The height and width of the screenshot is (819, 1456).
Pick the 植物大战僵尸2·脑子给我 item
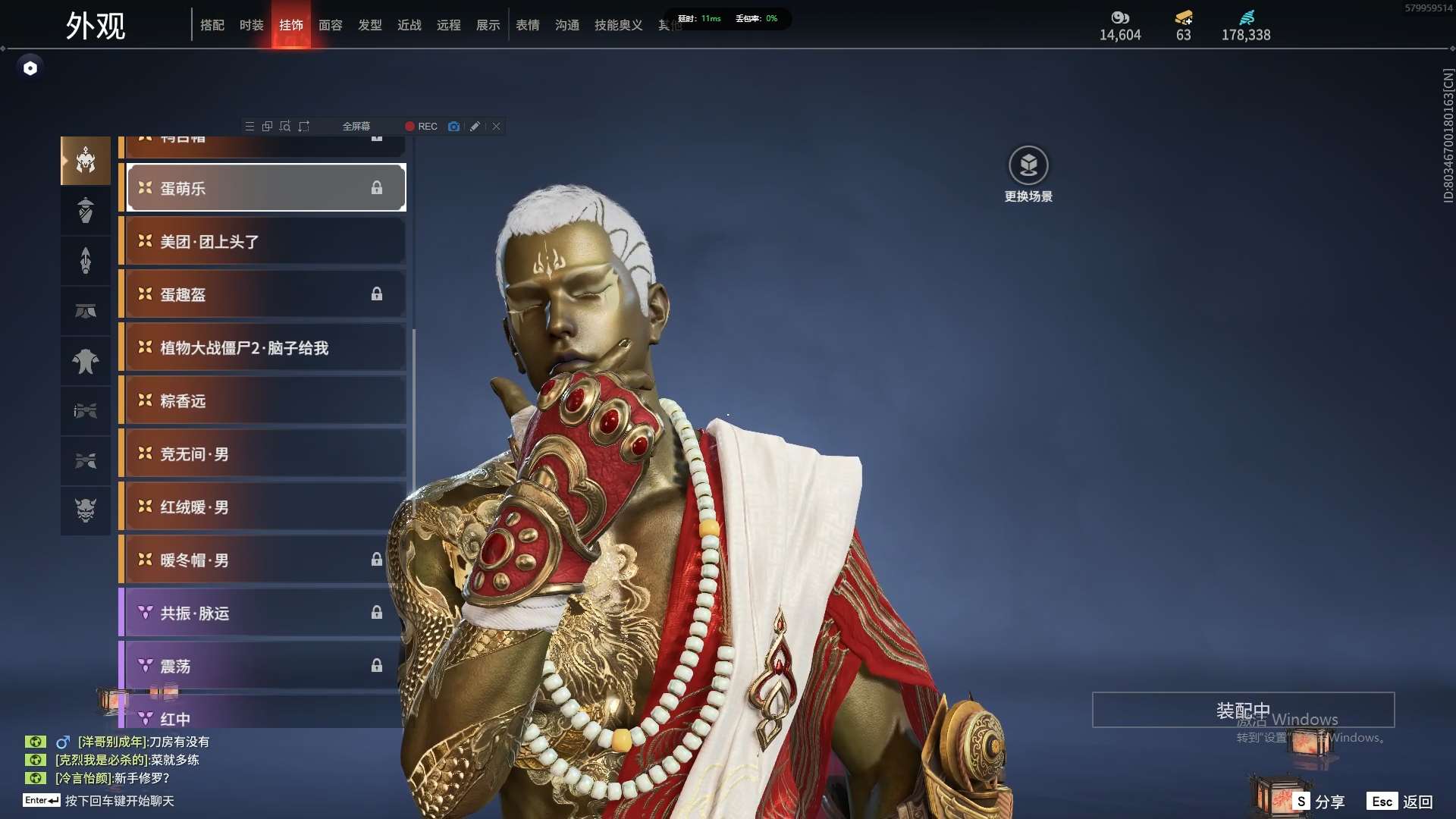click(x=265, y=347)
